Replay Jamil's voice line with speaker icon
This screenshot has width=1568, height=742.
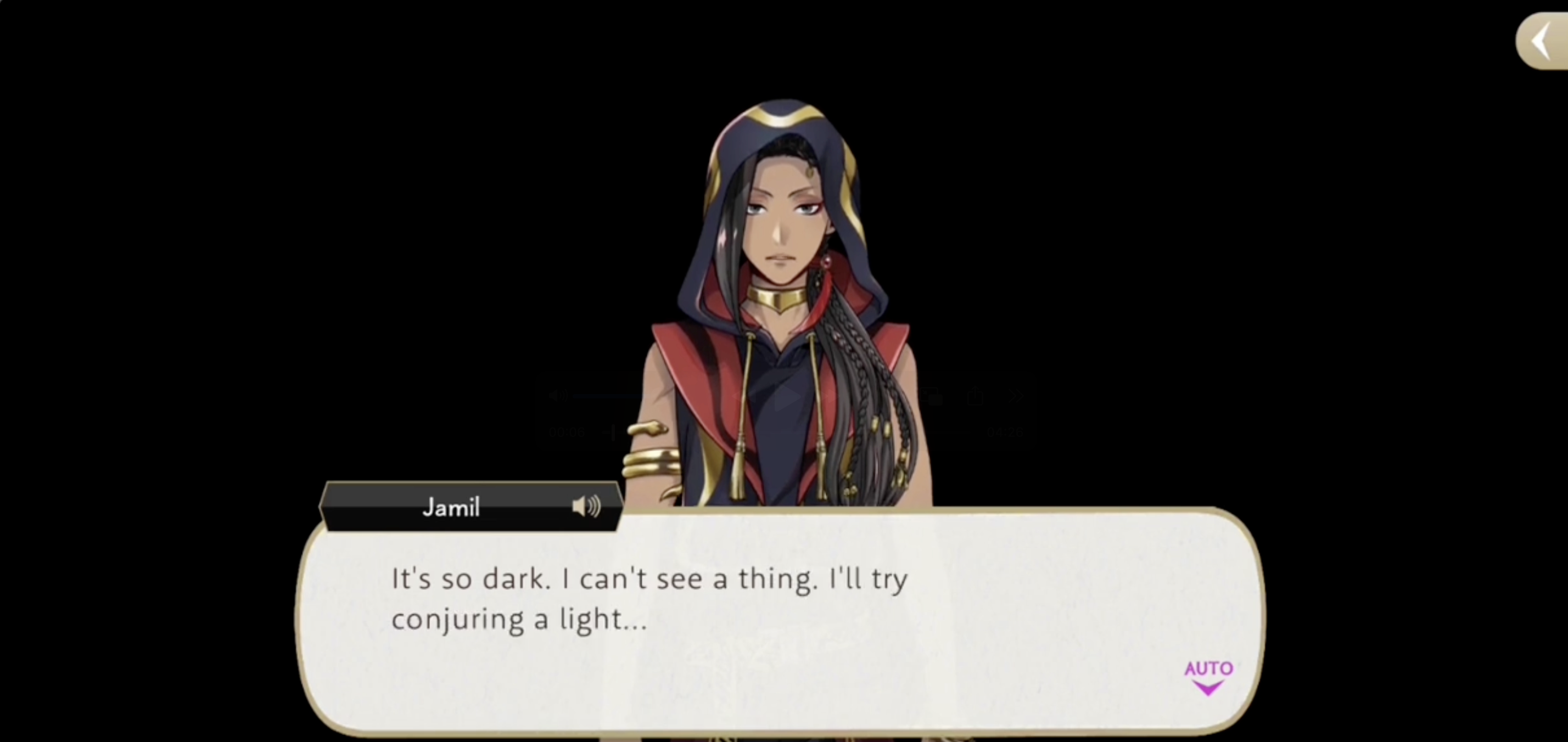click(x=586, y=507)
